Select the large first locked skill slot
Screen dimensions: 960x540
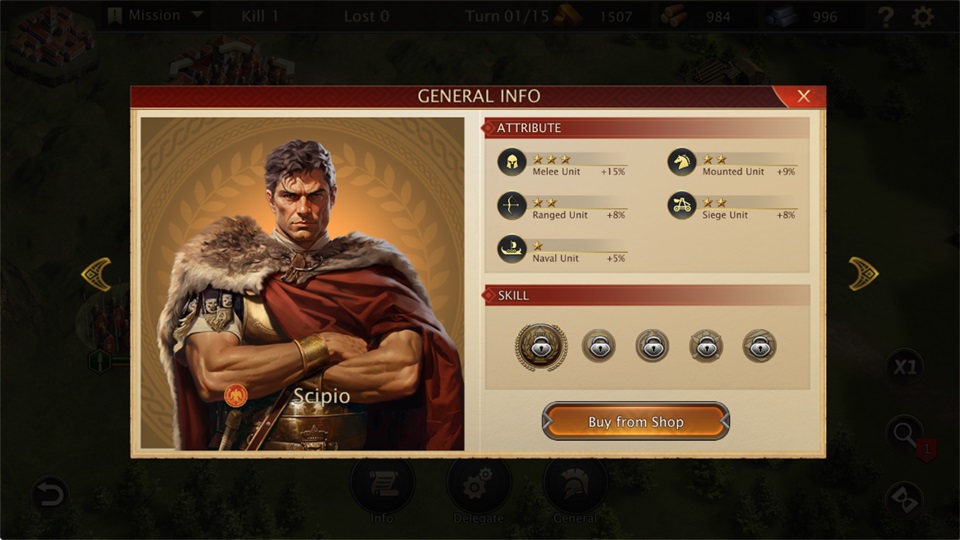click(541, 346)
